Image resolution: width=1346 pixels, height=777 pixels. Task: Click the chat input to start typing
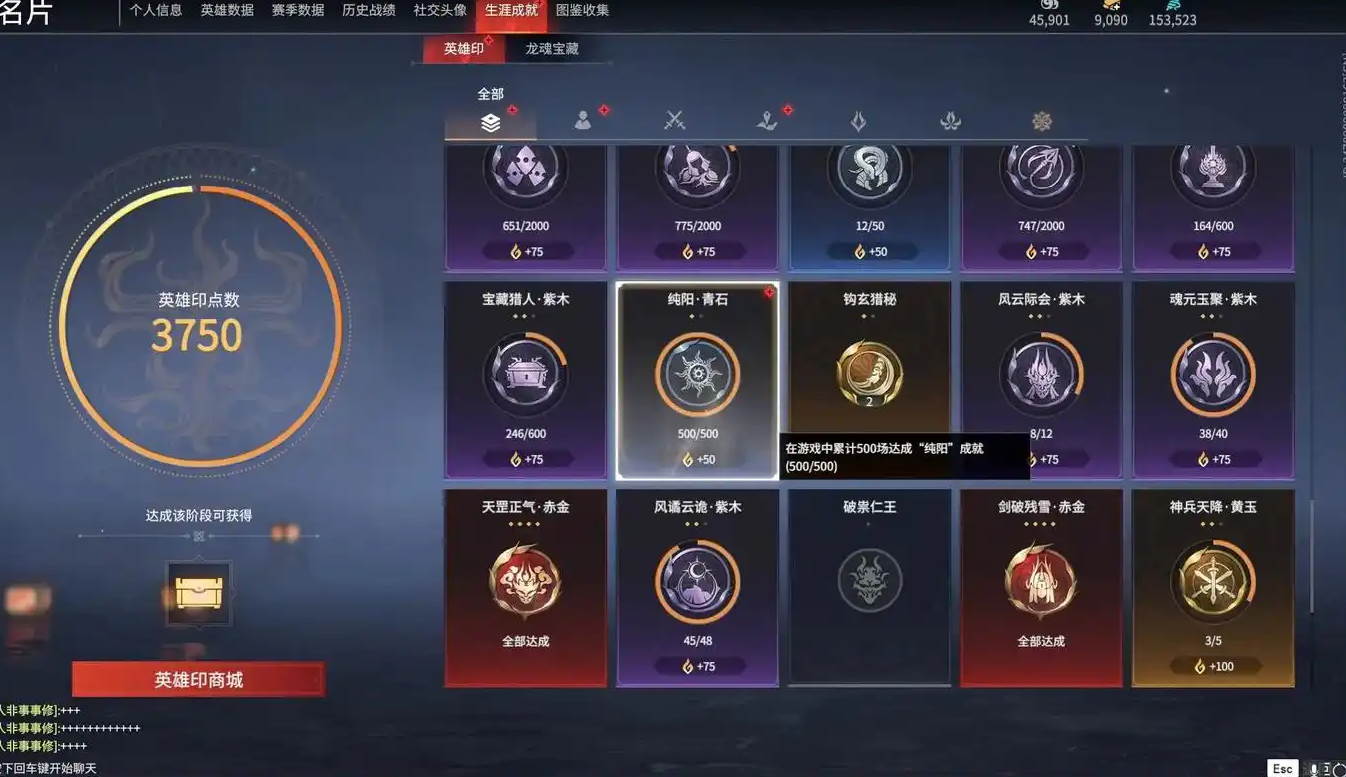coord(60,767)
